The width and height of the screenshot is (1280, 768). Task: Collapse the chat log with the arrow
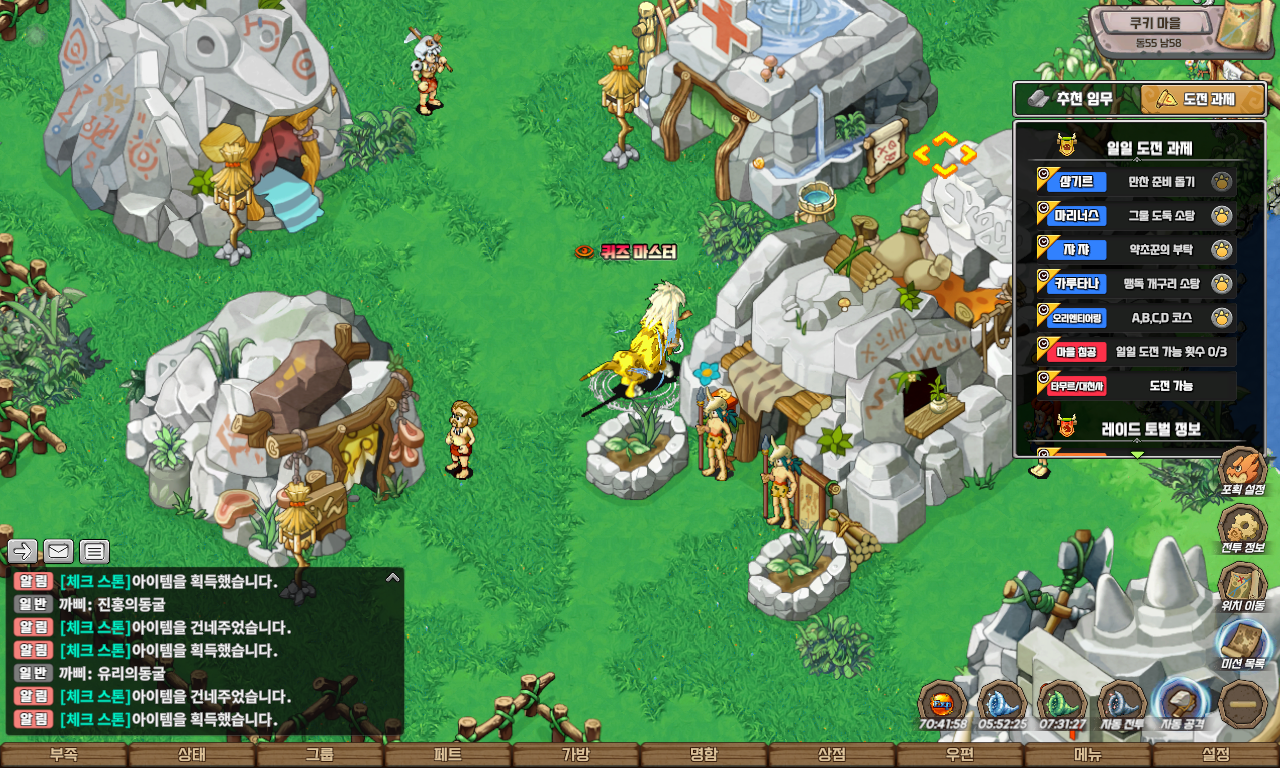tap(393, 577)
